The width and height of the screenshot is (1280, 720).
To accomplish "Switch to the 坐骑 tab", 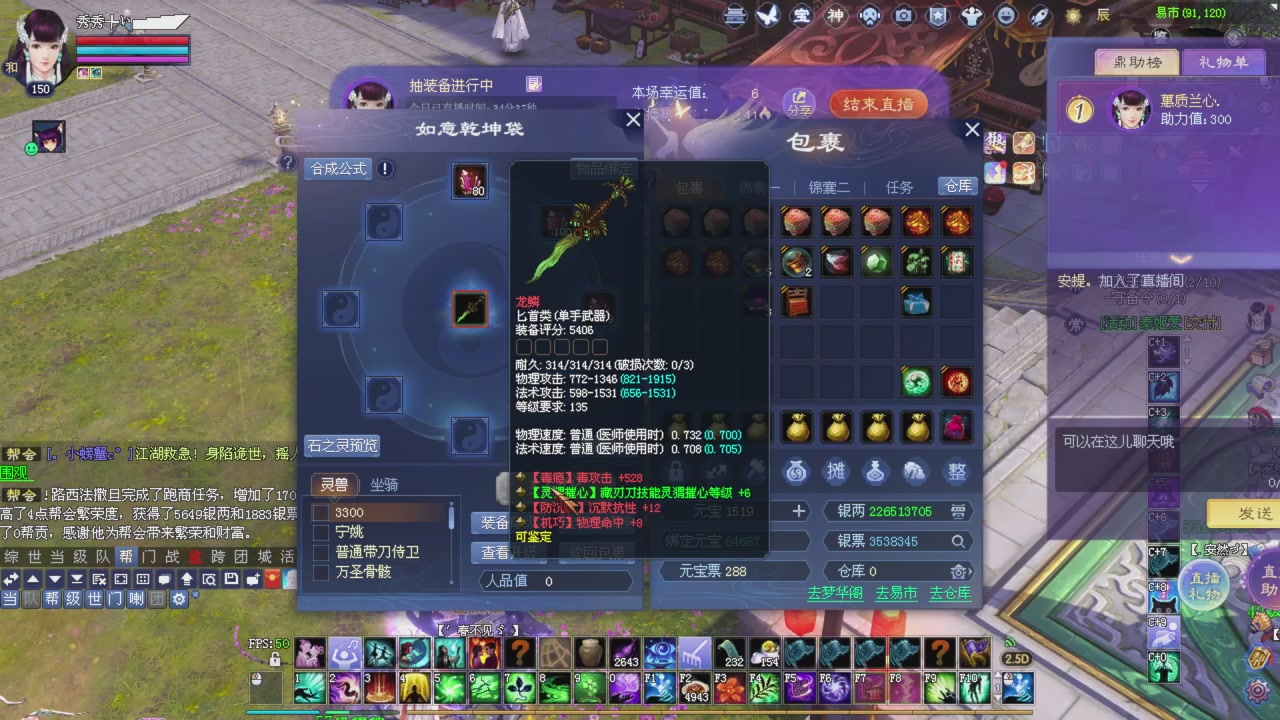I will coord(383,485).
